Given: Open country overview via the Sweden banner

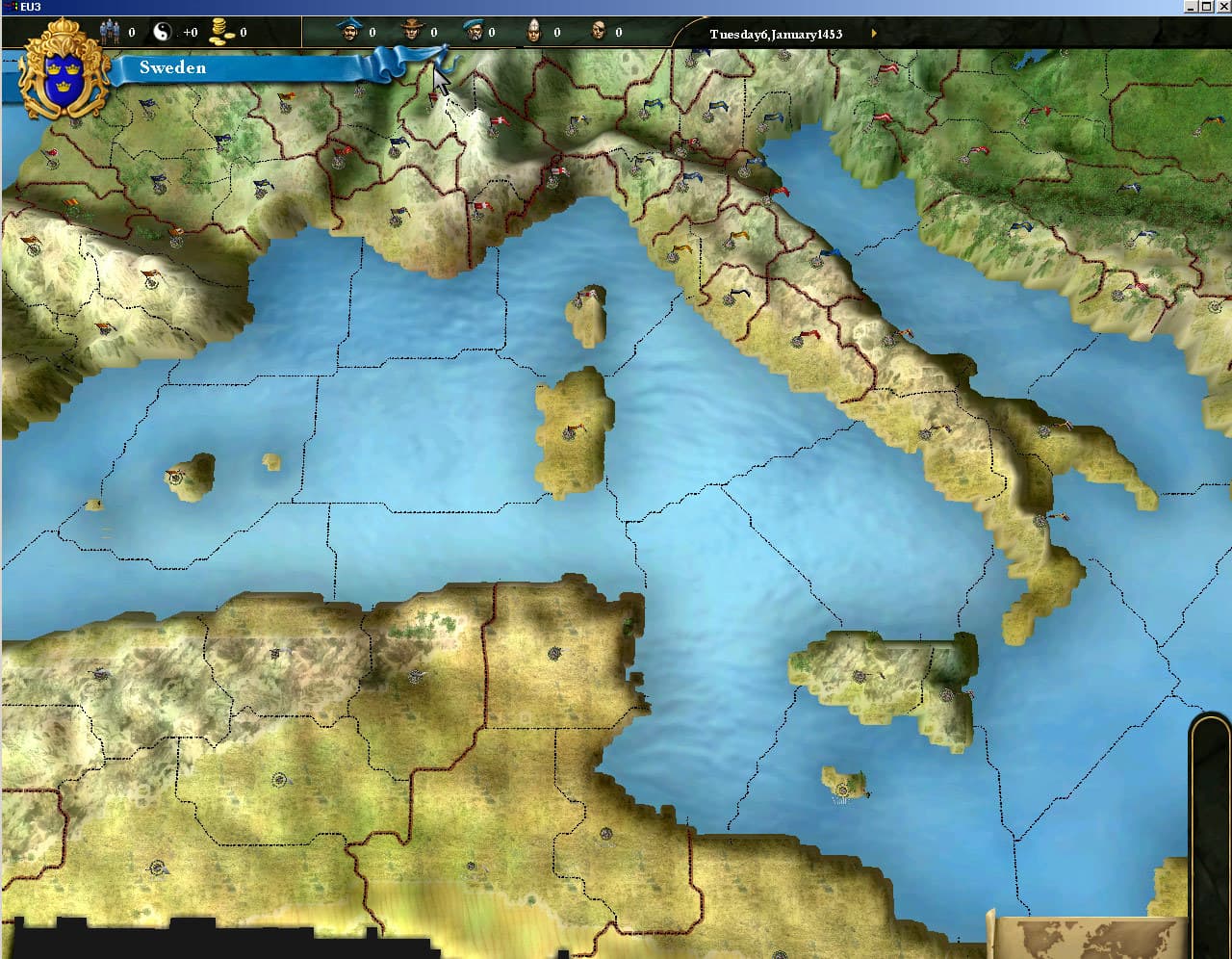Looking at the screenshot, I should 173,67.
